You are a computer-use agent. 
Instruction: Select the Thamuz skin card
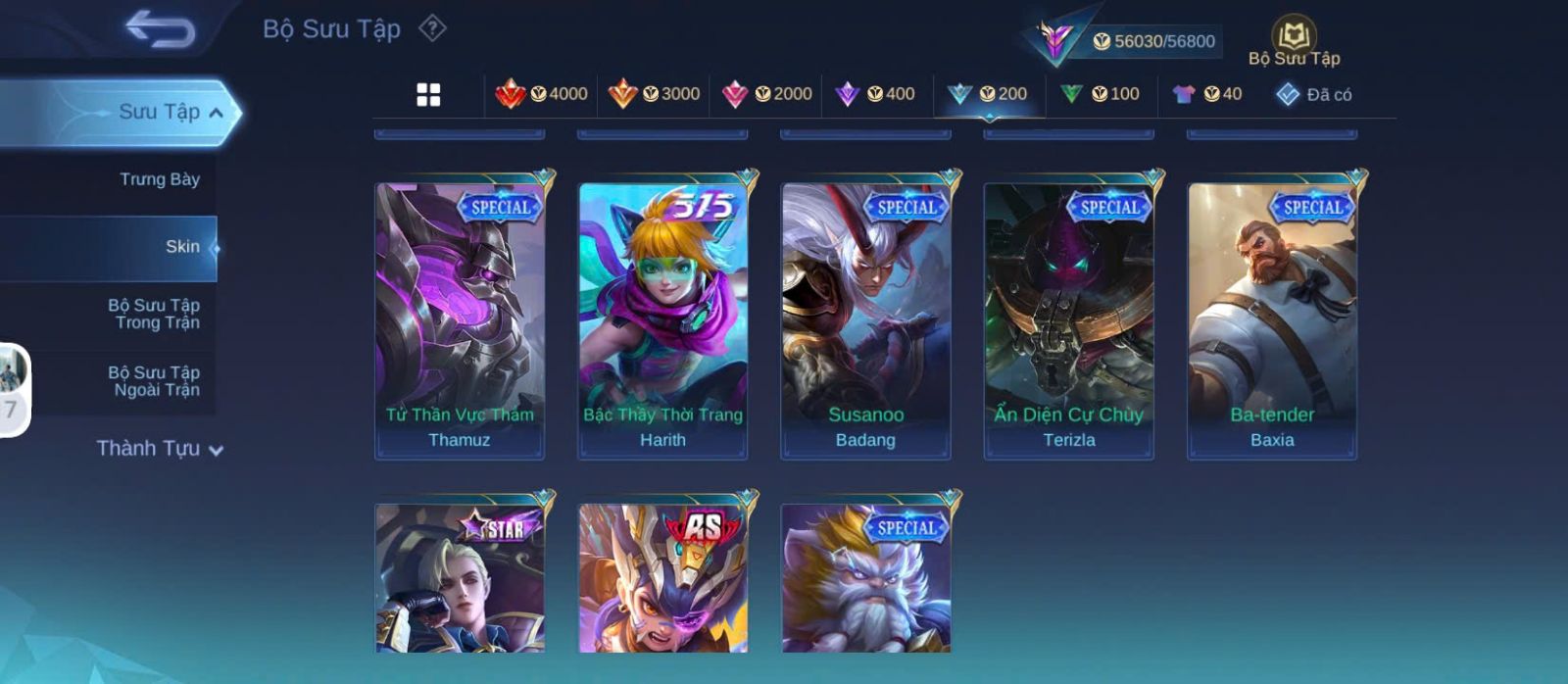click(460, 319)
